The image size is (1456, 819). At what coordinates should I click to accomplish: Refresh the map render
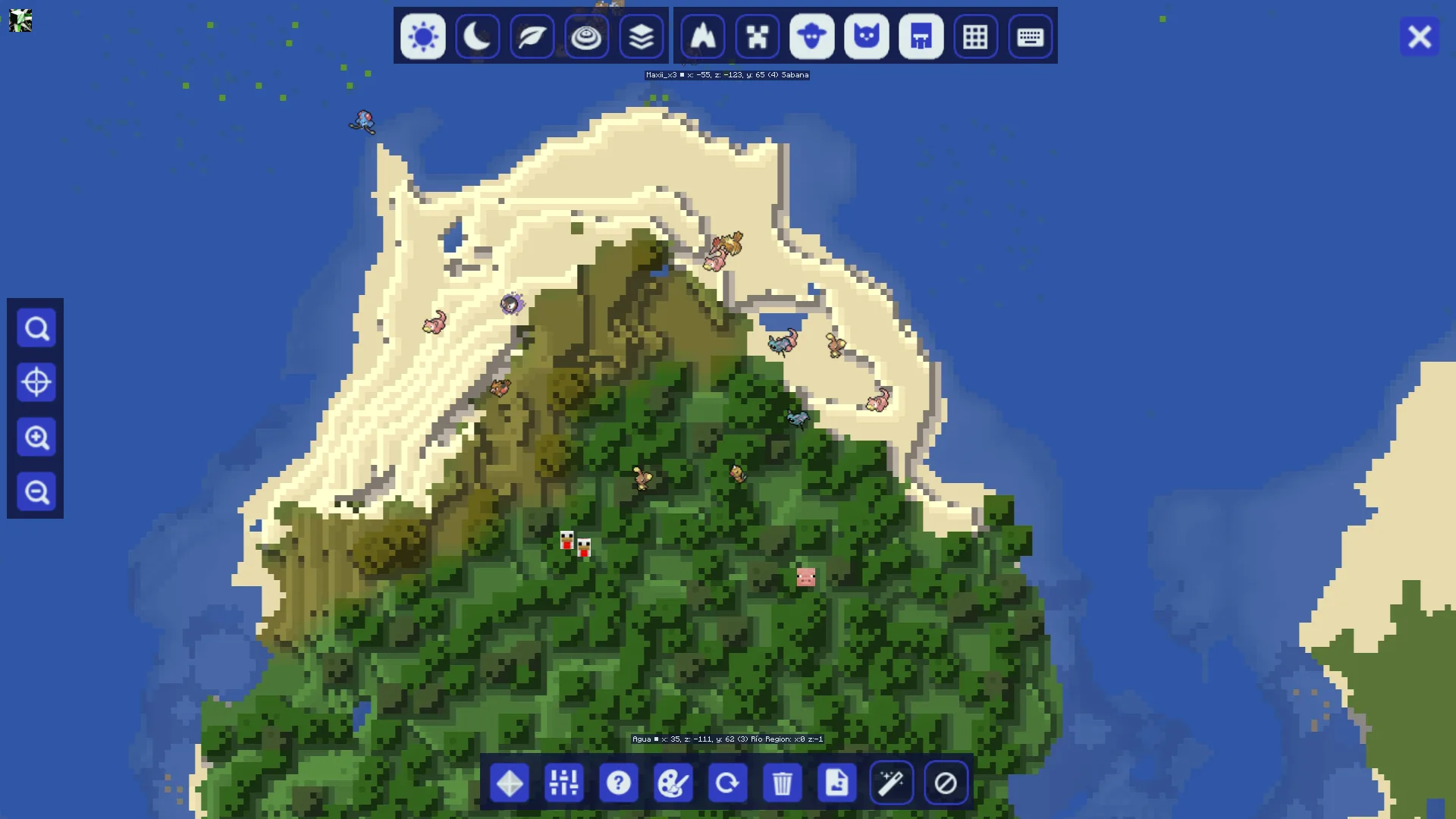[728, 783]
